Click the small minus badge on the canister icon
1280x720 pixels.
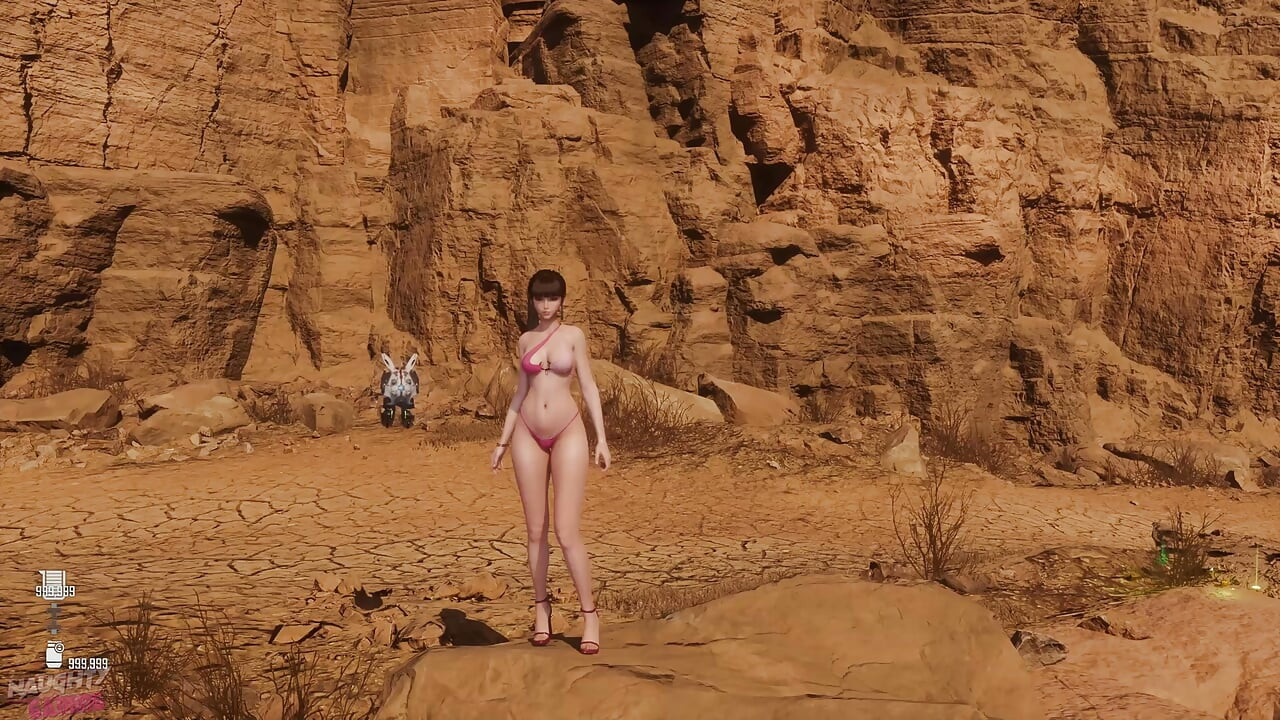click(x=60, y=648)
